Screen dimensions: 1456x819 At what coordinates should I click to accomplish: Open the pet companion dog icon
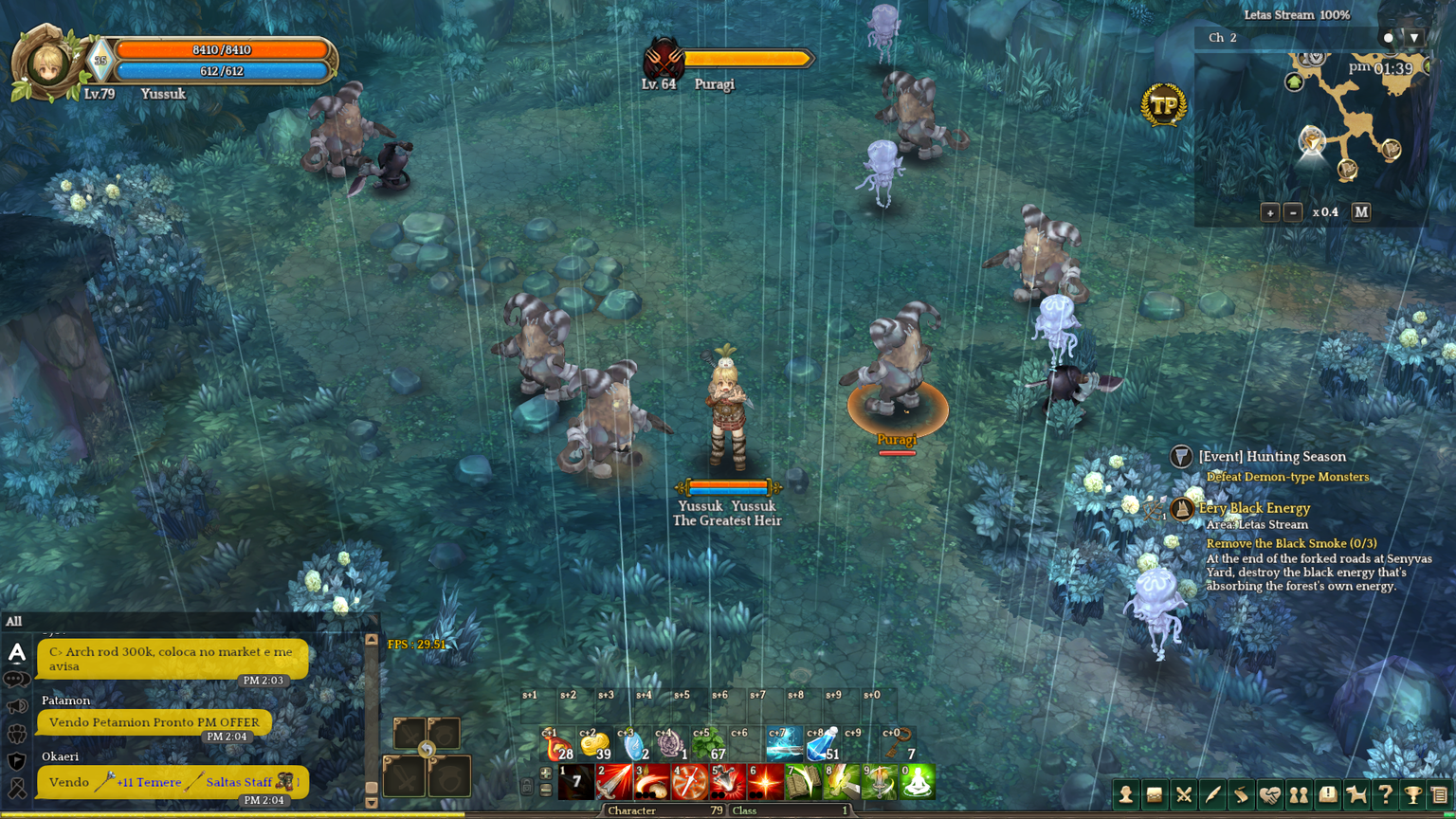click(1356, 795)
